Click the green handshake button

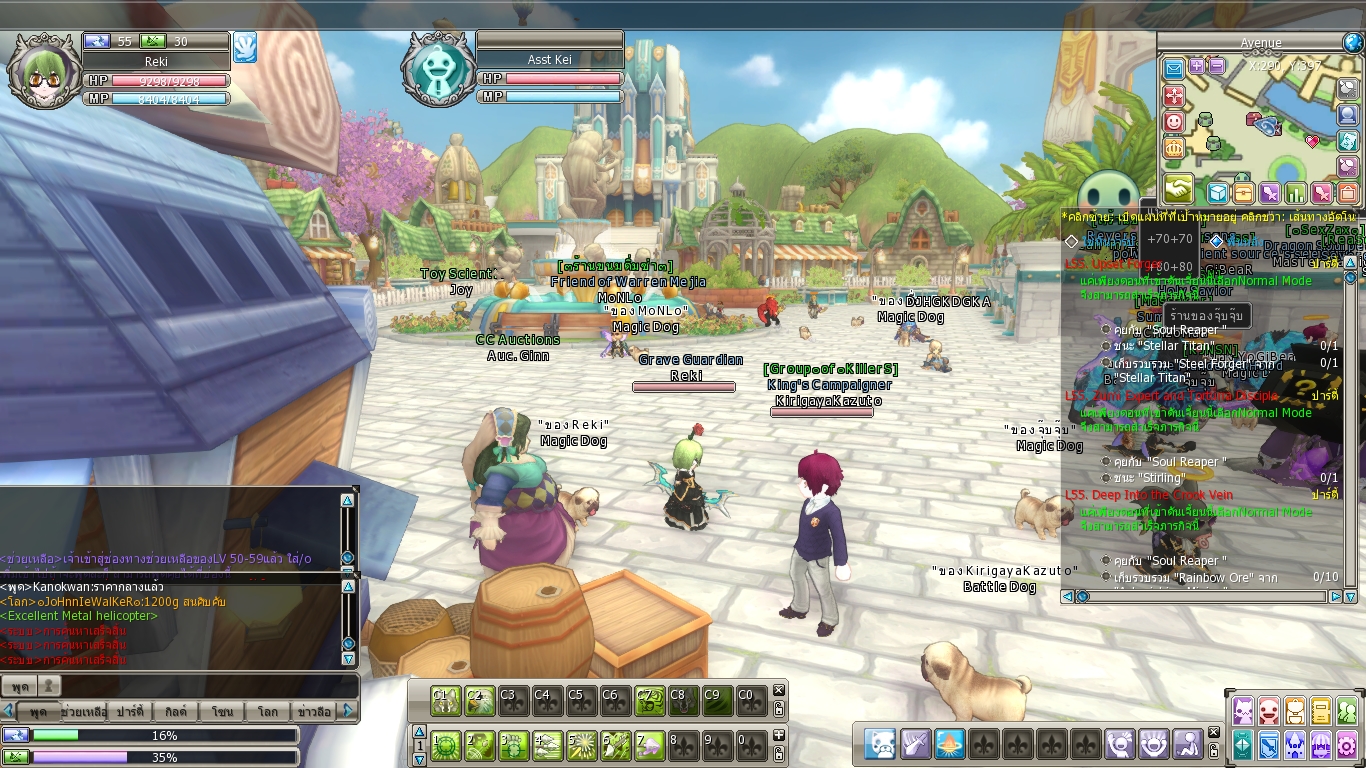click(1177, 189)
